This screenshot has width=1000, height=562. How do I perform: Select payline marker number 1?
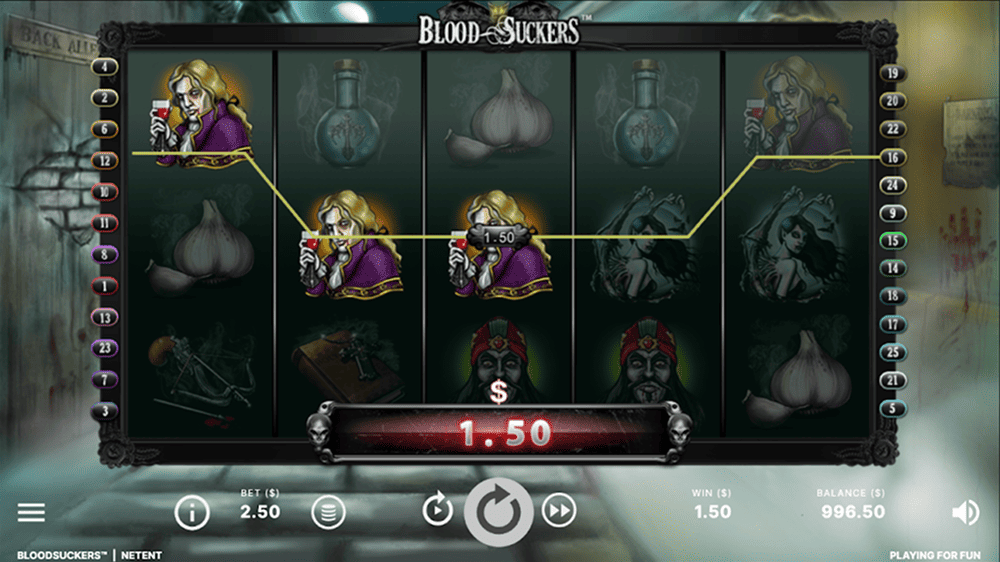click(104, 286)
